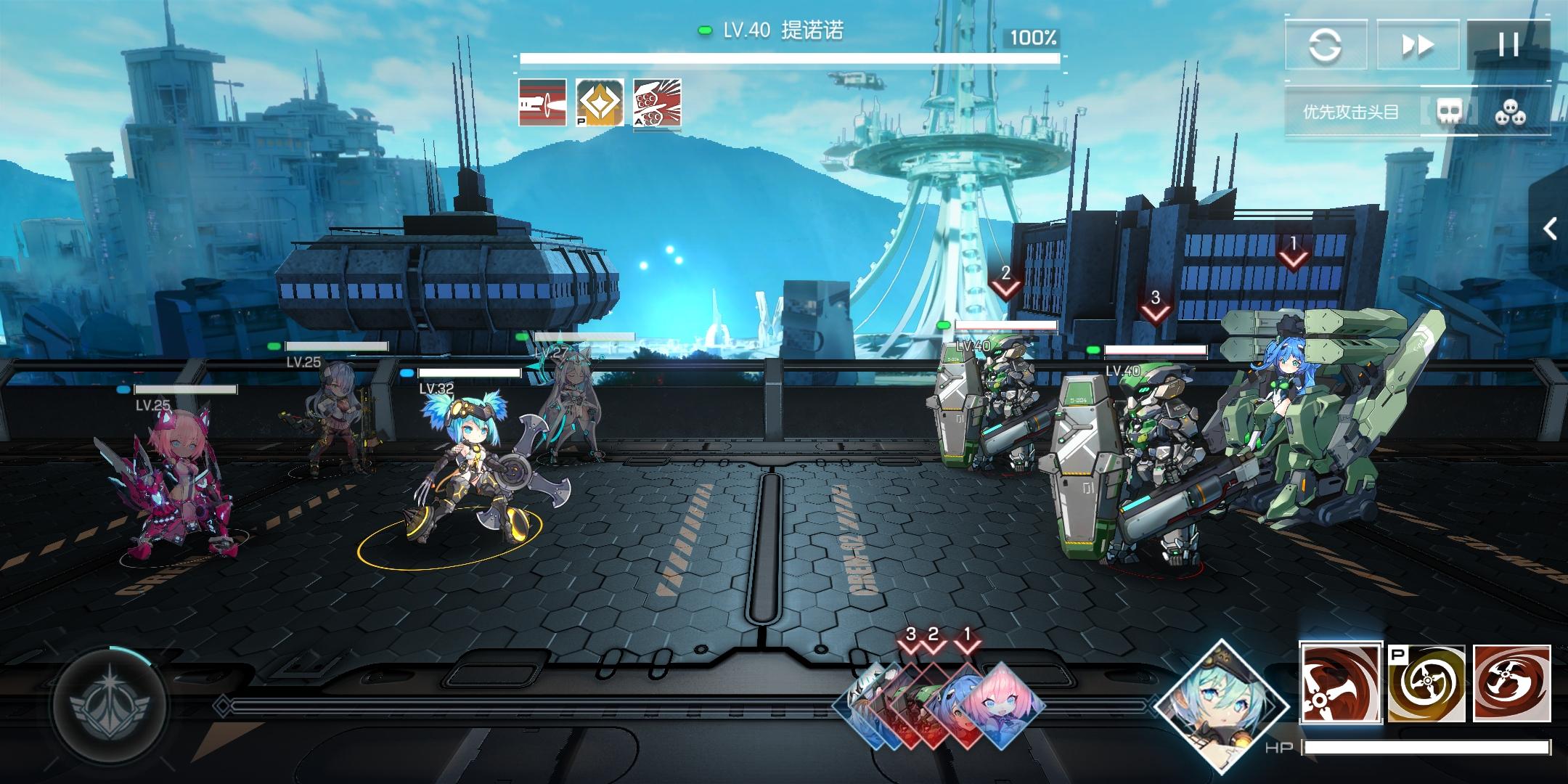
Task: Pause the battle
Action: point(1508,45)
